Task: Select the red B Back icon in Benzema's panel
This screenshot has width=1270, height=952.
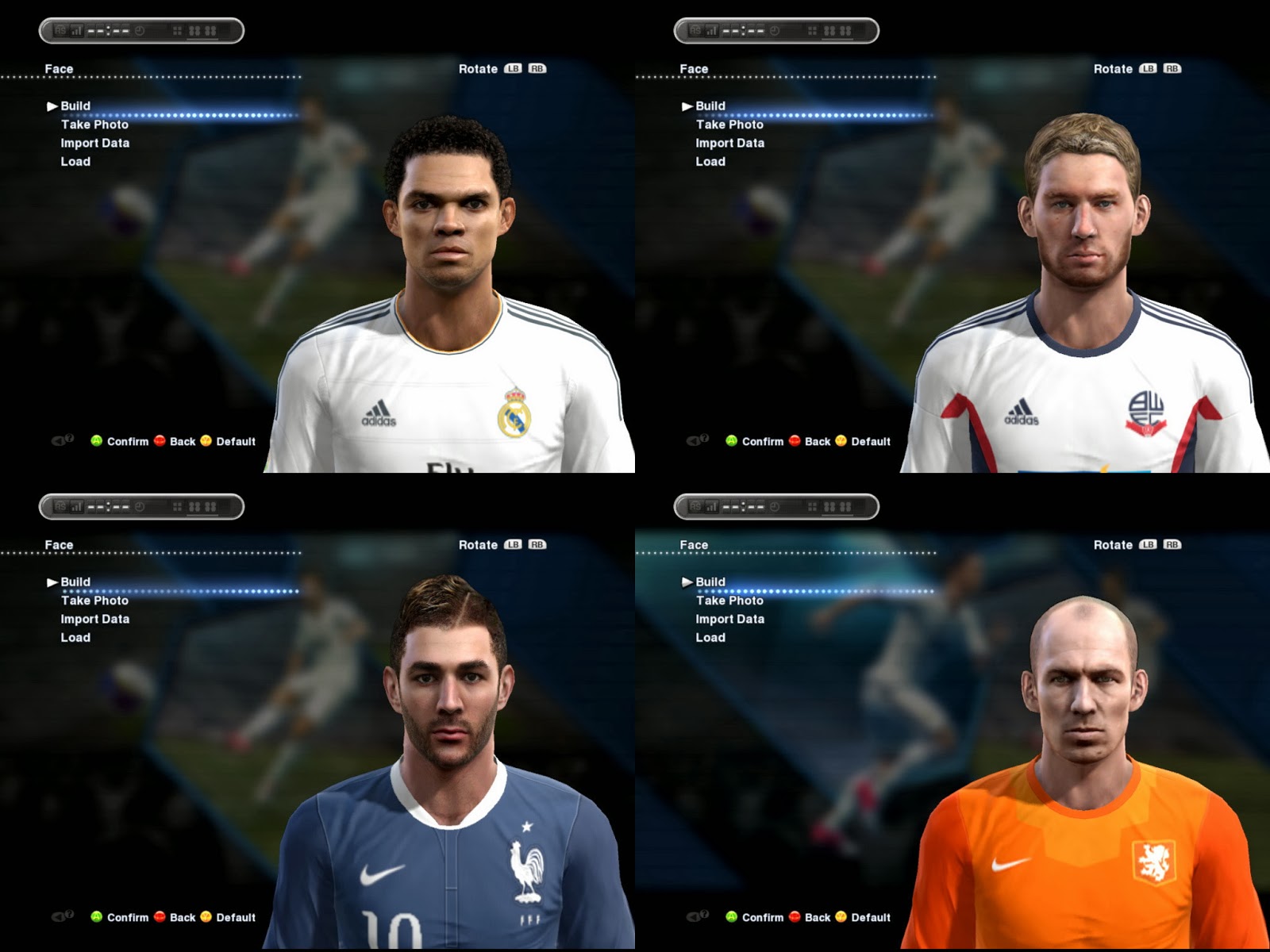Action: (x=161, y=916)
